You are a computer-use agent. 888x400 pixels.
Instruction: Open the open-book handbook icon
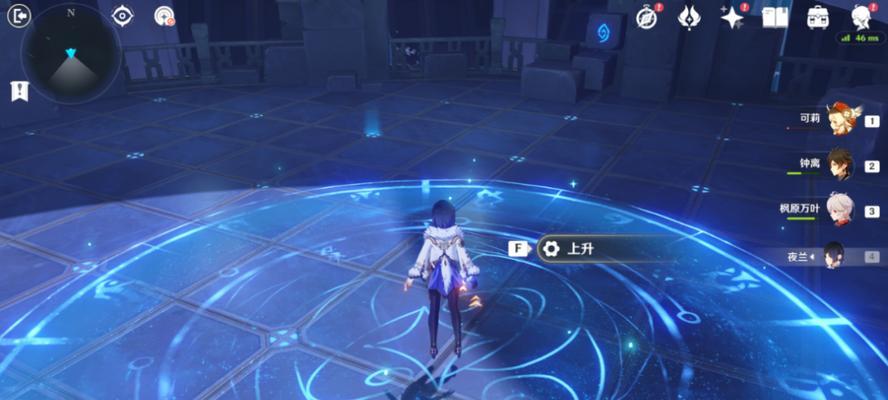[x=775, y=16]
